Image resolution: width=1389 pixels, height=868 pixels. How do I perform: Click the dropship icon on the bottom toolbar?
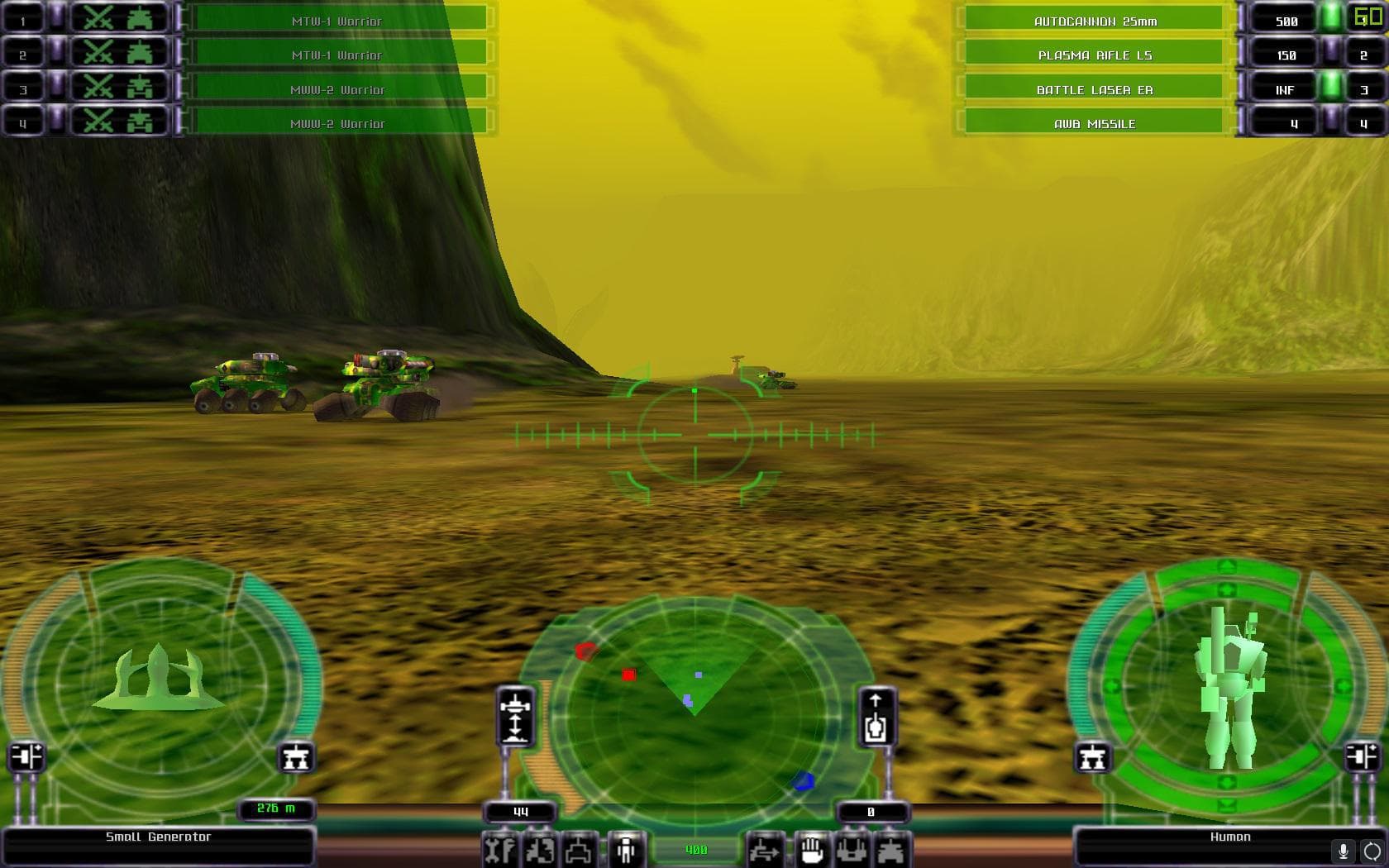click(x=852, y=849)
